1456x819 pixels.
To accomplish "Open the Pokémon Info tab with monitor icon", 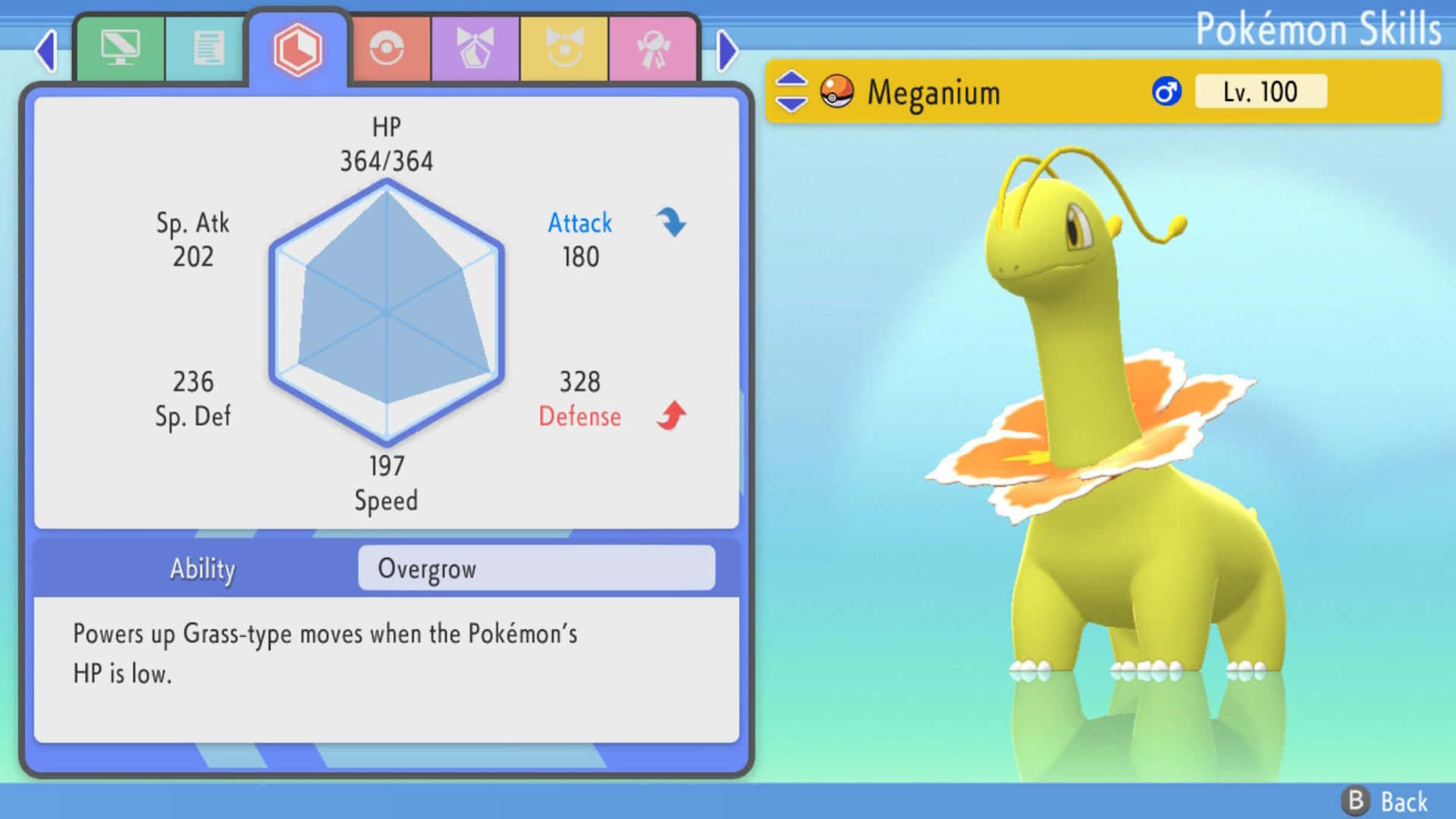I will point(120,47).
